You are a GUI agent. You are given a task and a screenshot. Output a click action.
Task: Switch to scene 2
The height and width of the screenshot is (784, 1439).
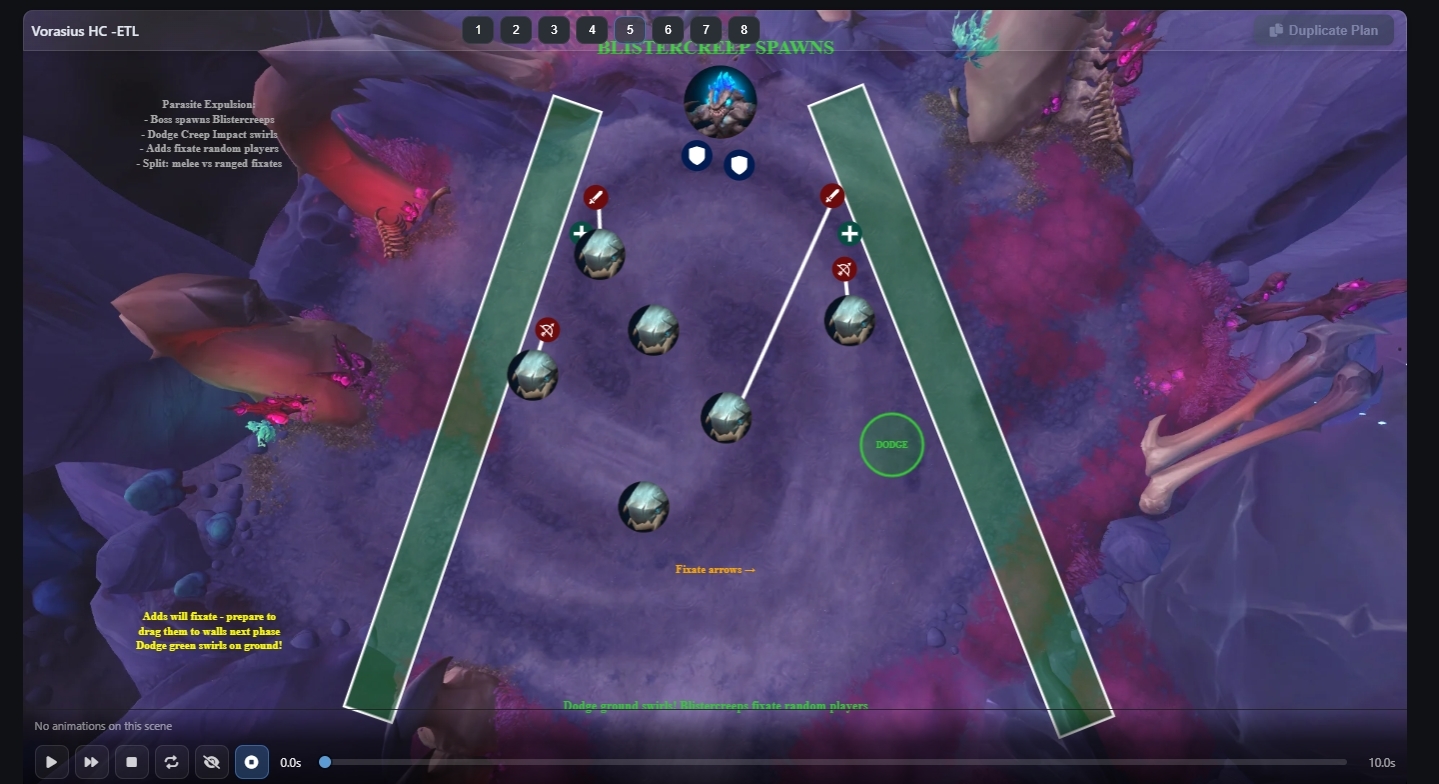516,30
